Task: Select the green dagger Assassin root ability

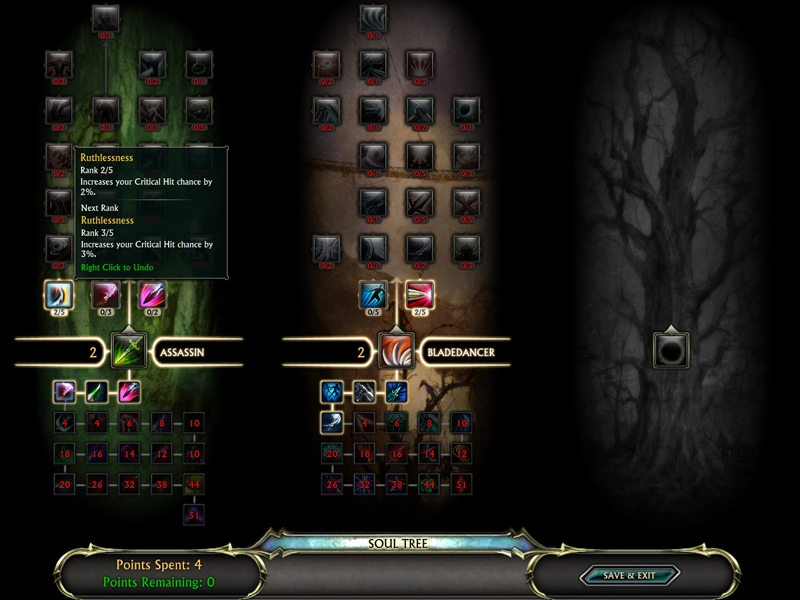Action: (97, 392)
